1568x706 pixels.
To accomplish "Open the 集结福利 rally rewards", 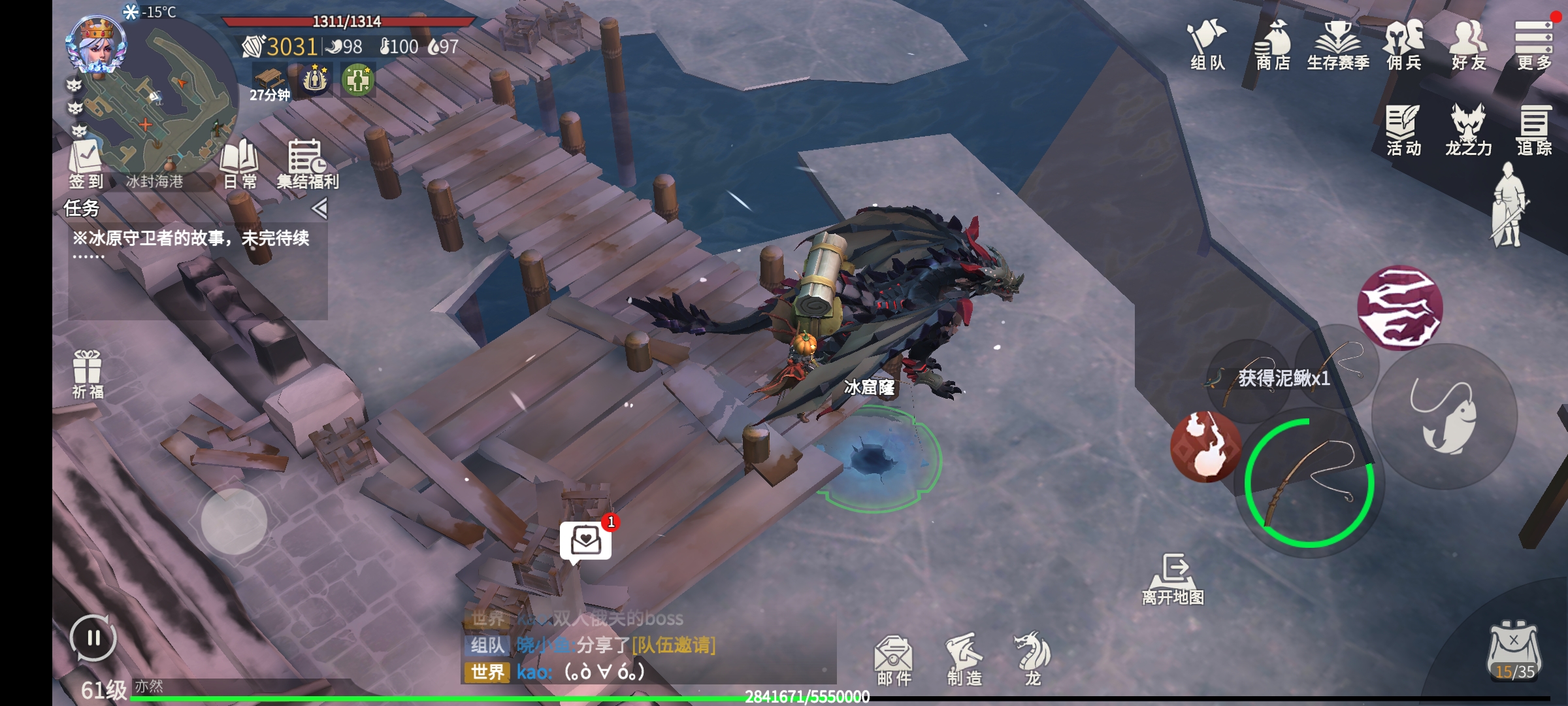I will coord(307,163).
